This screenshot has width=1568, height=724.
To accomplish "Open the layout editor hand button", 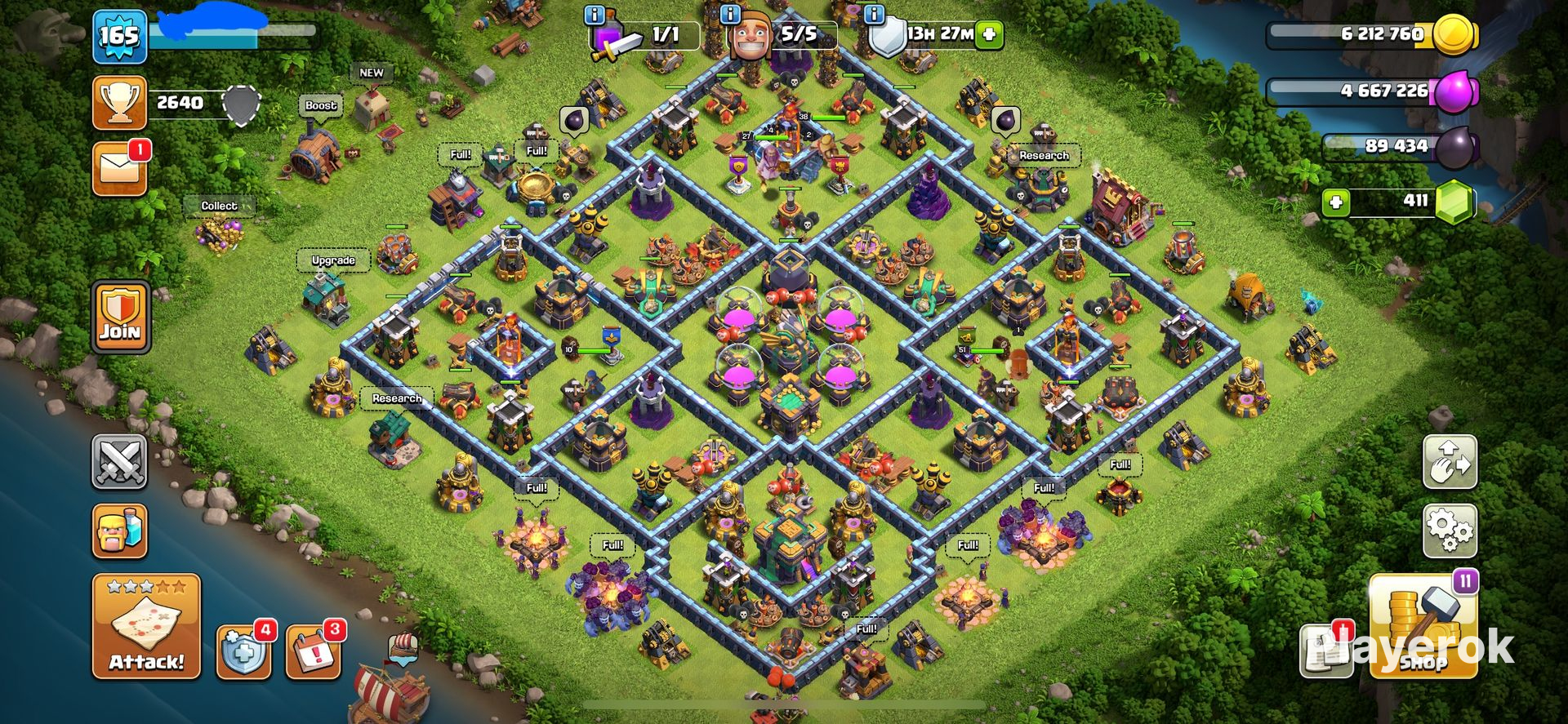I will [x=1450, y=462].
